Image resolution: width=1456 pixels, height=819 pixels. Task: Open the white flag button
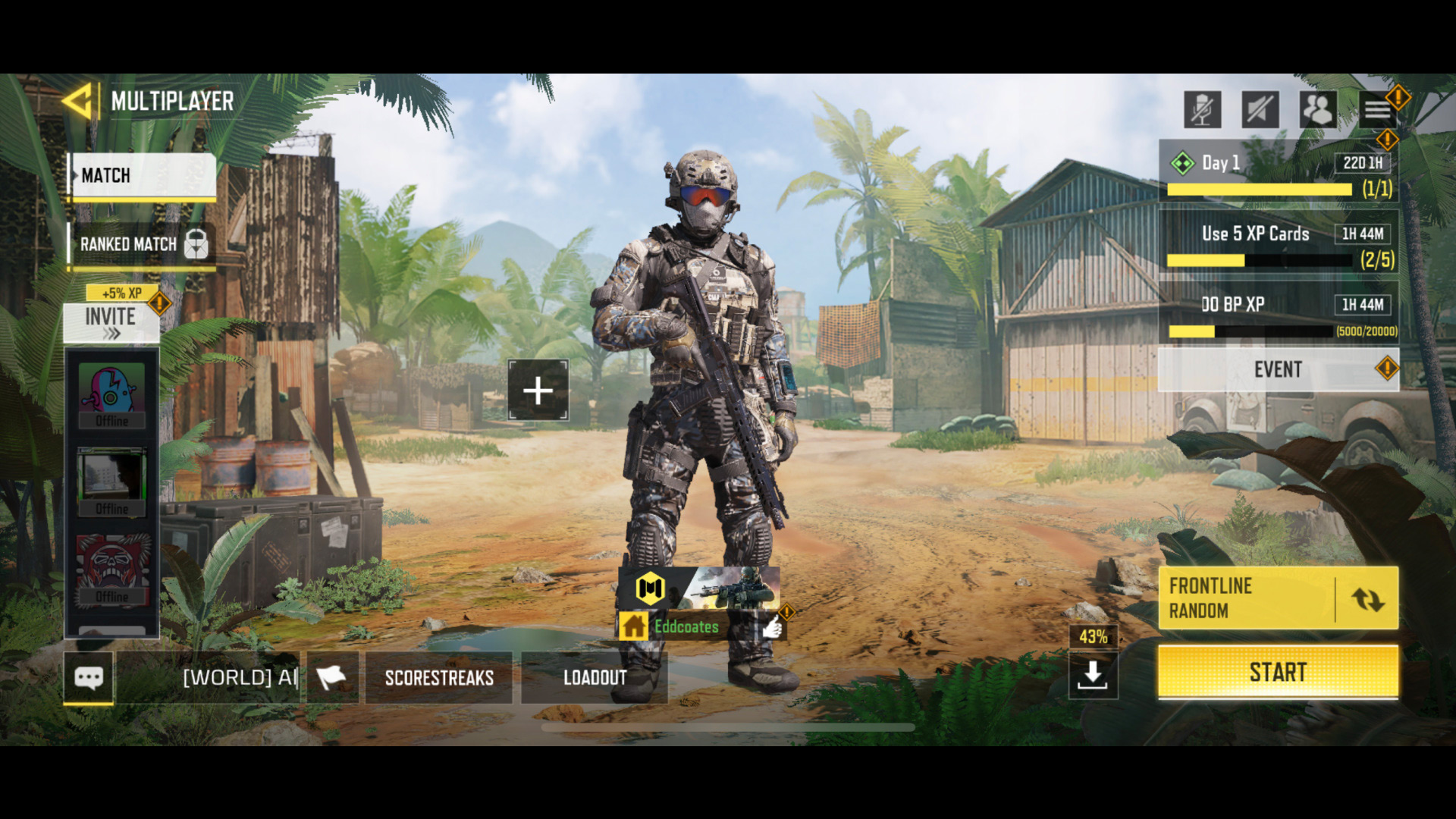tap(331, 677)
